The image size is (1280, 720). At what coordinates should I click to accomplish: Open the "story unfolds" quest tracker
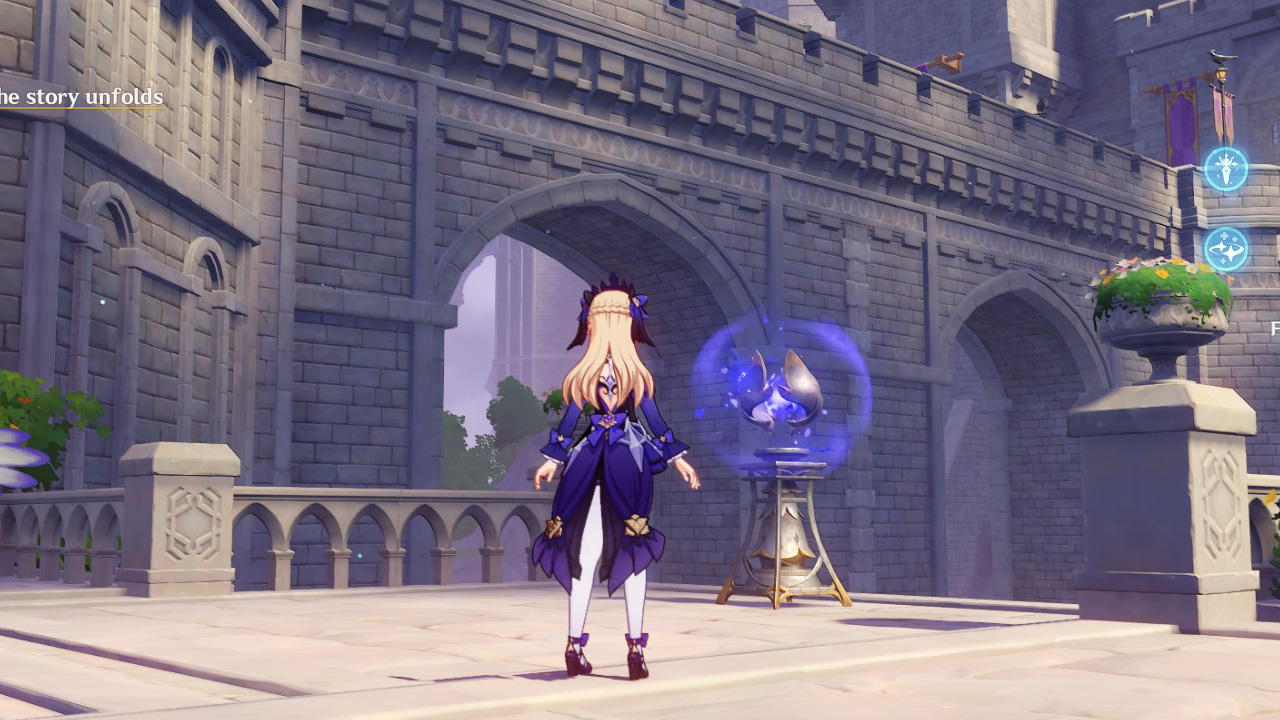(80, 97)
